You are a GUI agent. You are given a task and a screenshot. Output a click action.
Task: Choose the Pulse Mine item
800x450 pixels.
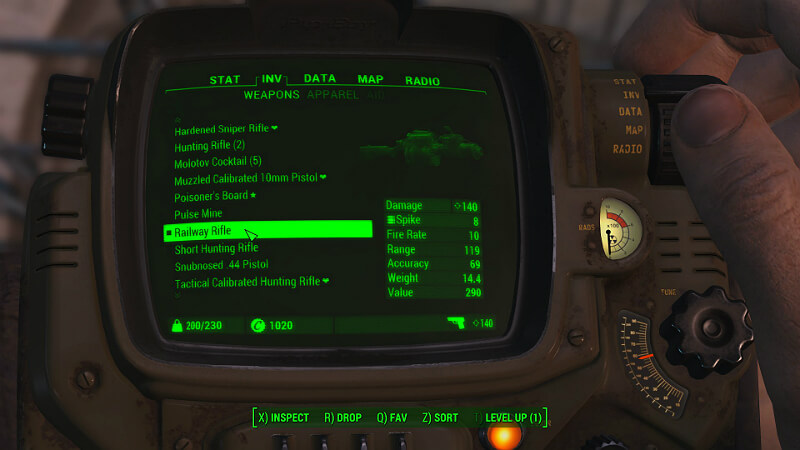(201, 215)
